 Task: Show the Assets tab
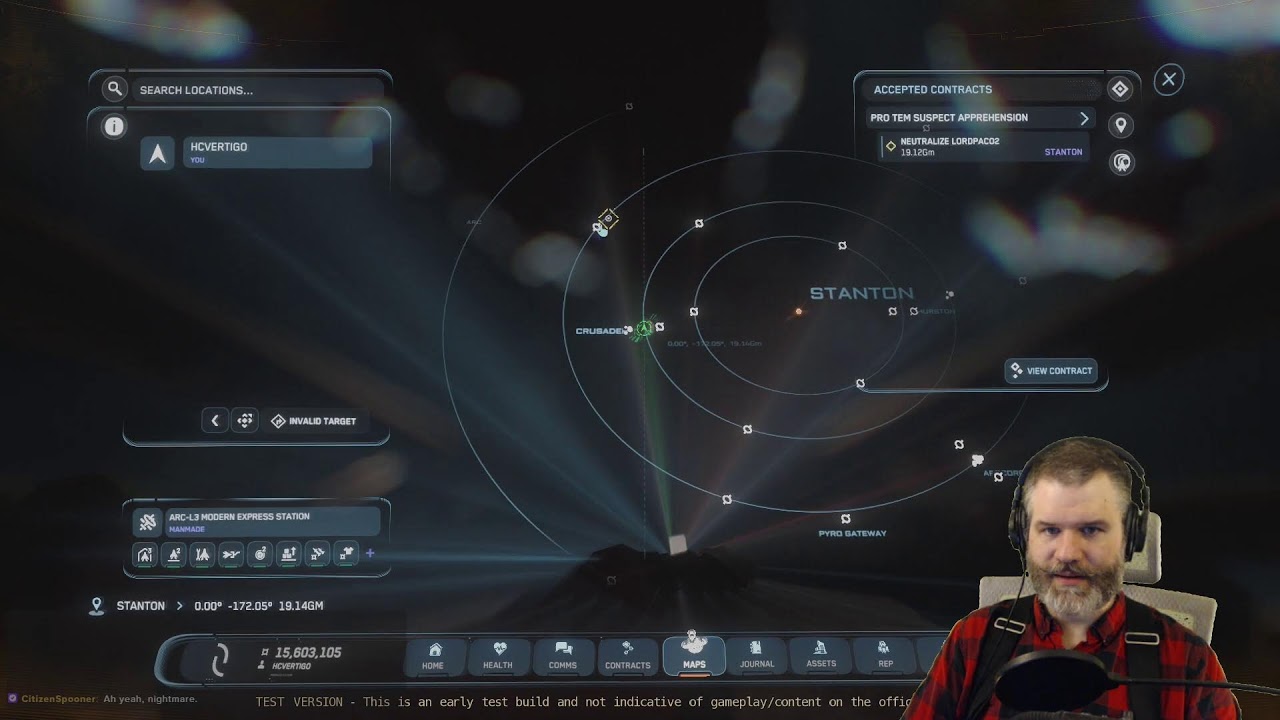point(821,655)
